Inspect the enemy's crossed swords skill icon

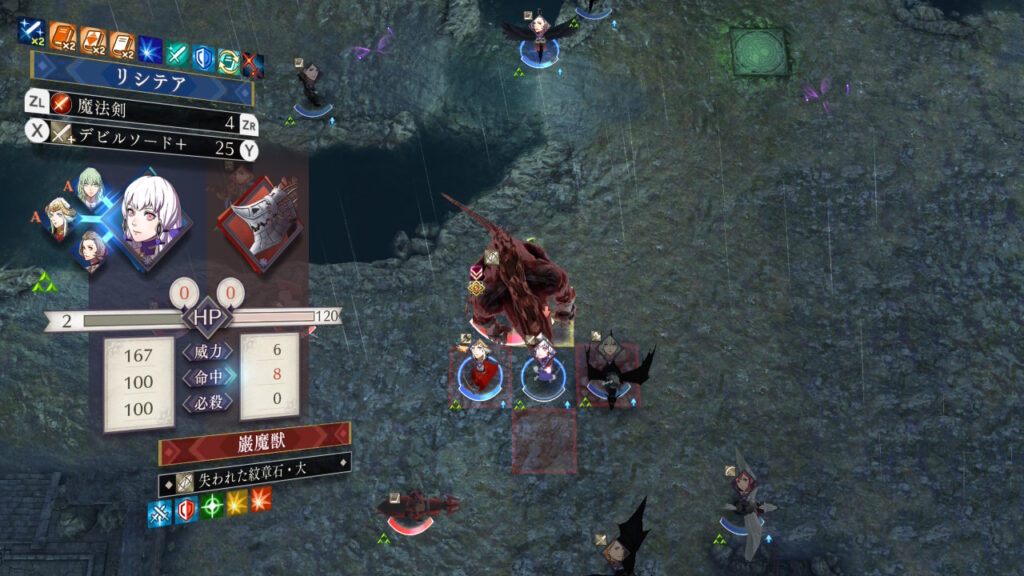pos(159,514)
